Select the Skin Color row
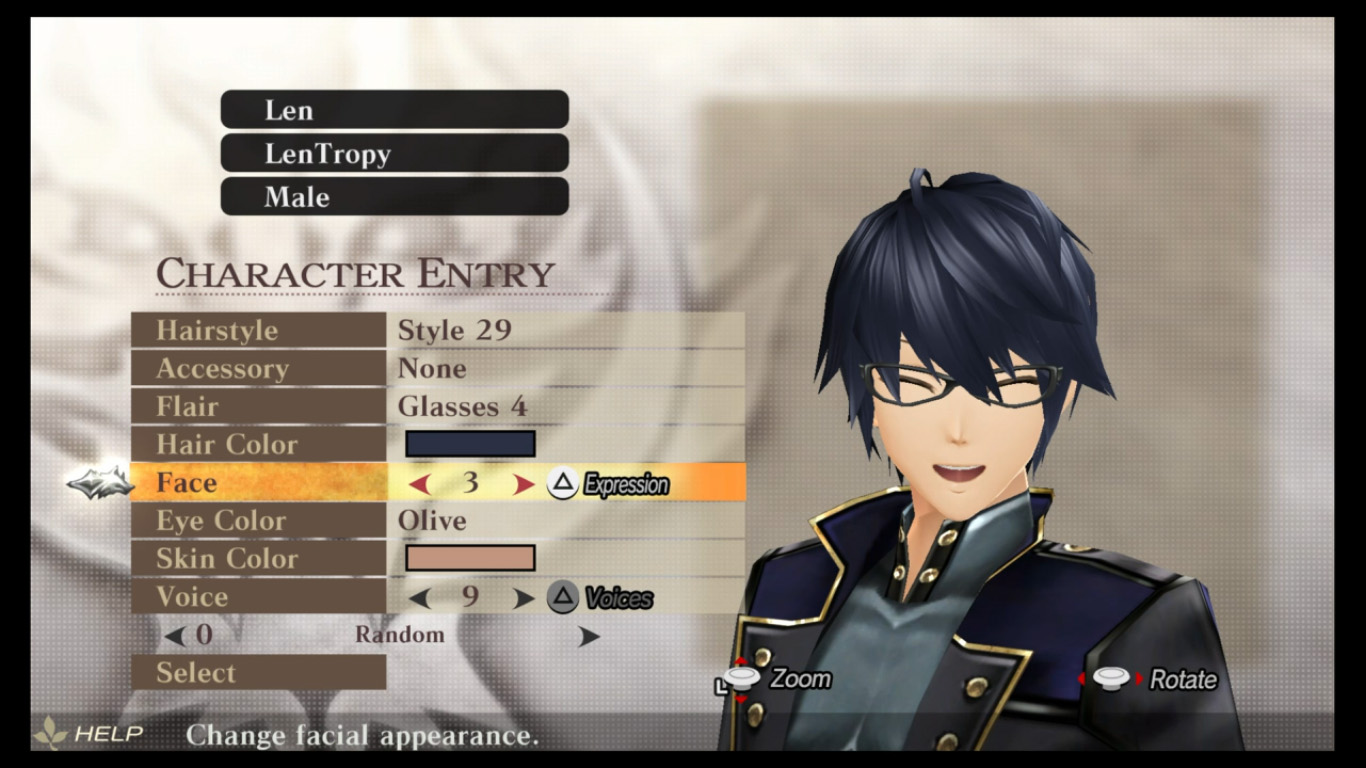Image resolution: width=1366 pixels, height=768 pixels. (x=258, y=559)
